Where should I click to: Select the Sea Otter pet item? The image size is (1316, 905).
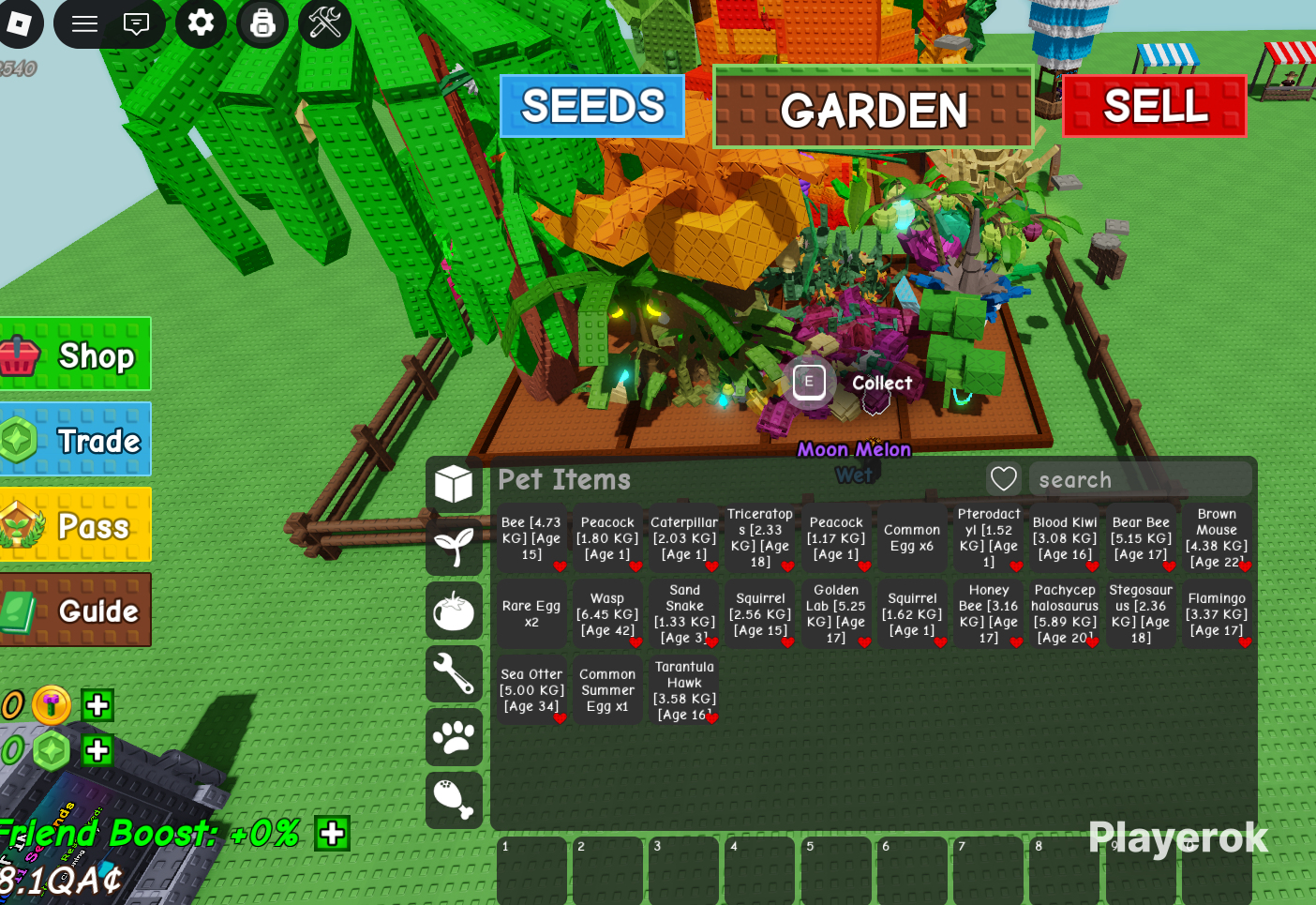click(x=531, y=691)
